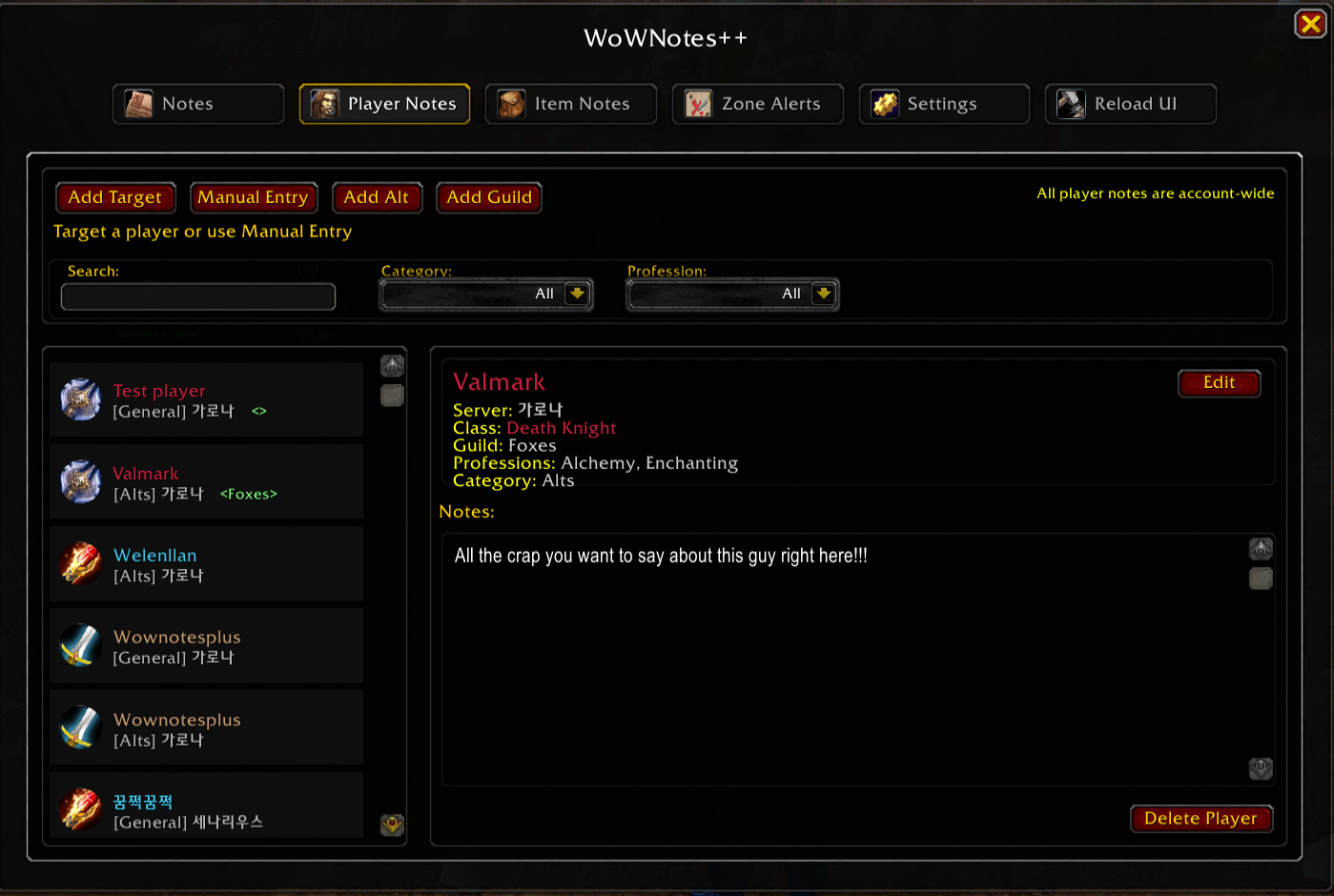Click the Item Notes bag icon
This screenshot has height=896, width=1334.
(x=511, y=104)
